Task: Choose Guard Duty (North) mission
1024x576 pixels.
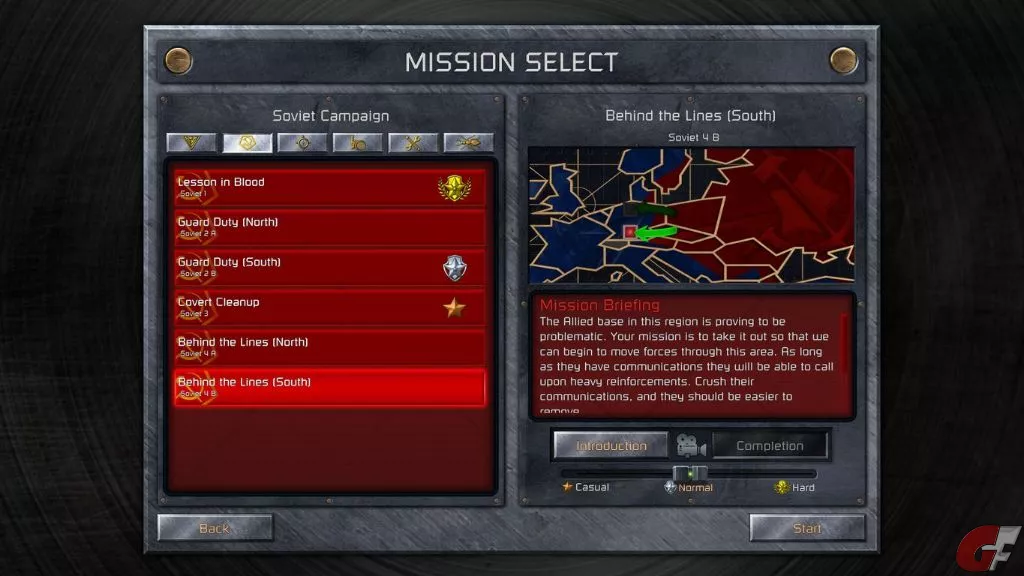Action: click(x=330, y=227)
